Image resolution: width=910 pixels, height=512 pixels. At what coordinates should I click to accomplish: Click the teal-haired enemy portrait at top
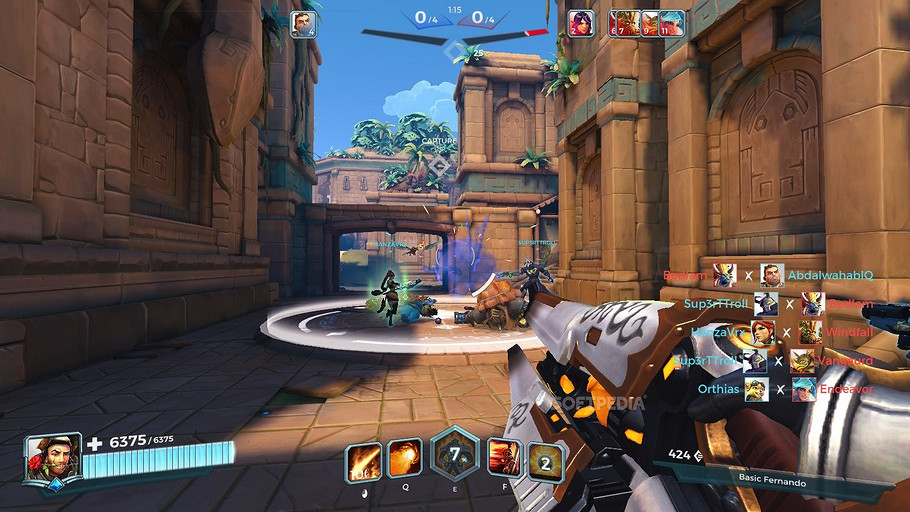(x=672, y=23)
